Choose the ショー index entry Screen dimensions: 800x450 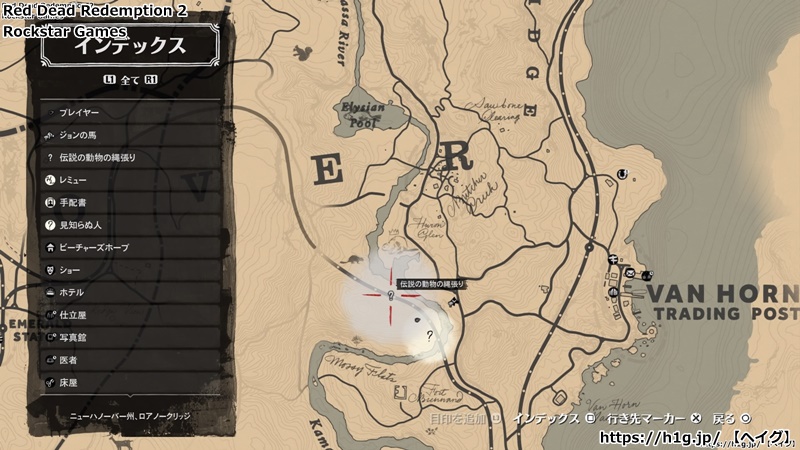tap(128, 270)
